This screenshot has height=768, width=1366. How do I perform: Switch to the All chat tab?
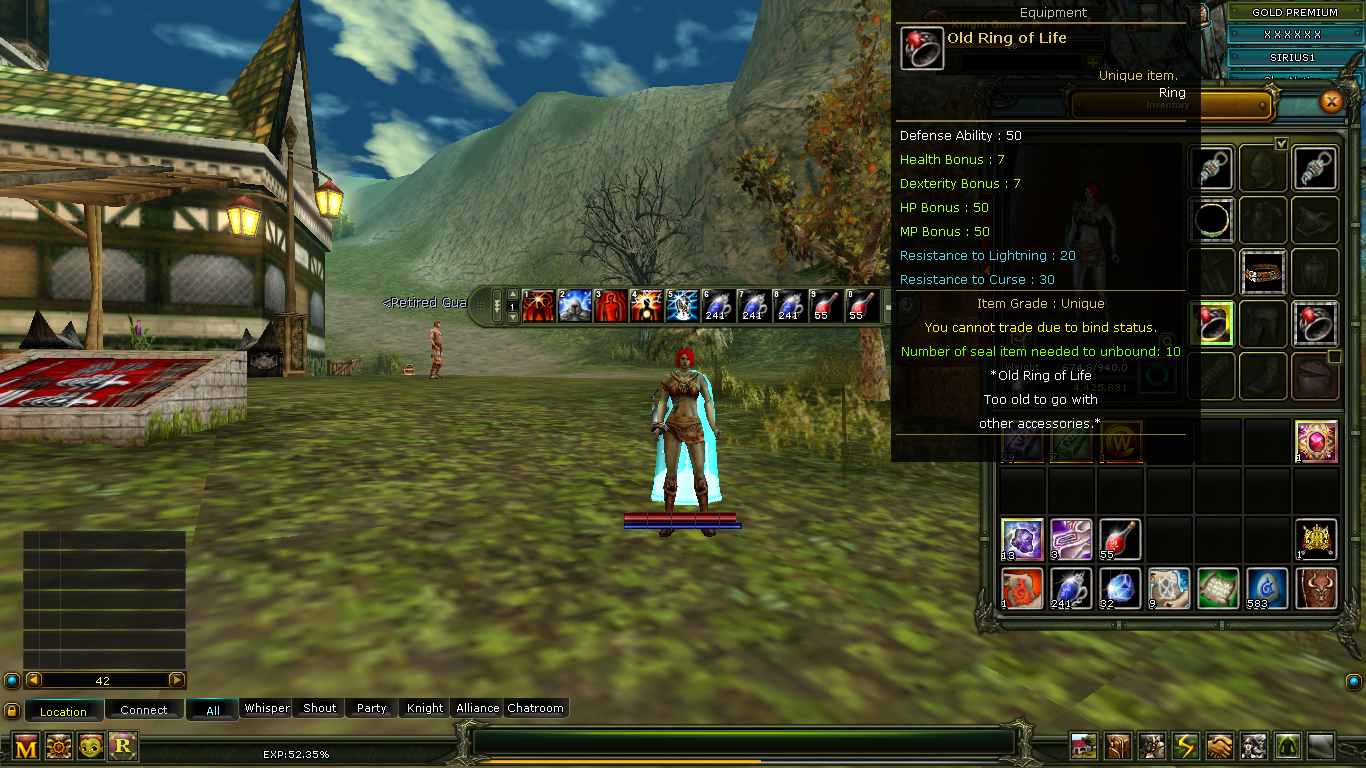click(212, 708)
